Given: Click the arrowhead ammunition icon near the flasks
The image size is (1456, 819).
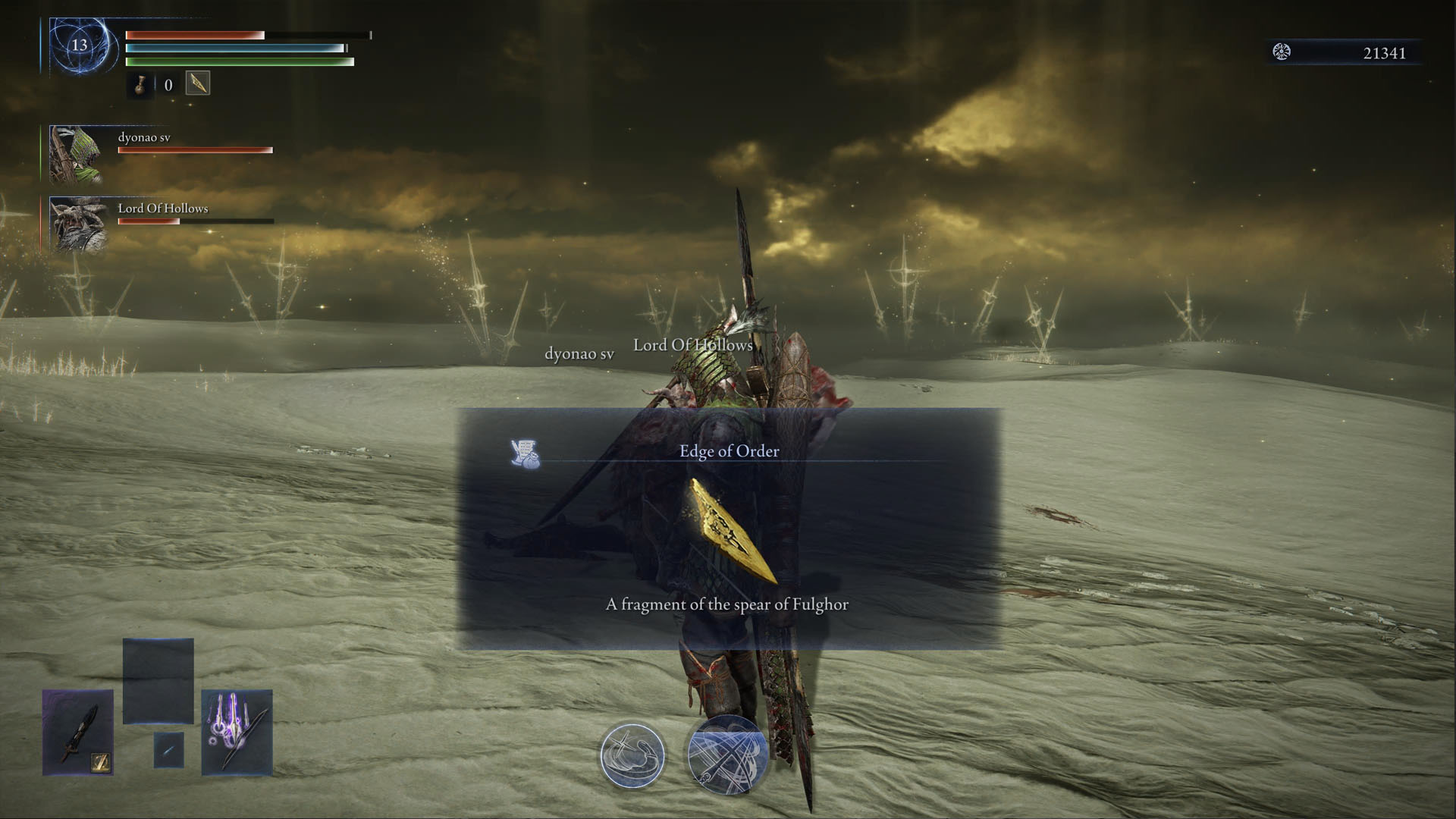Looking at the screenshot, I should (196, 83).
